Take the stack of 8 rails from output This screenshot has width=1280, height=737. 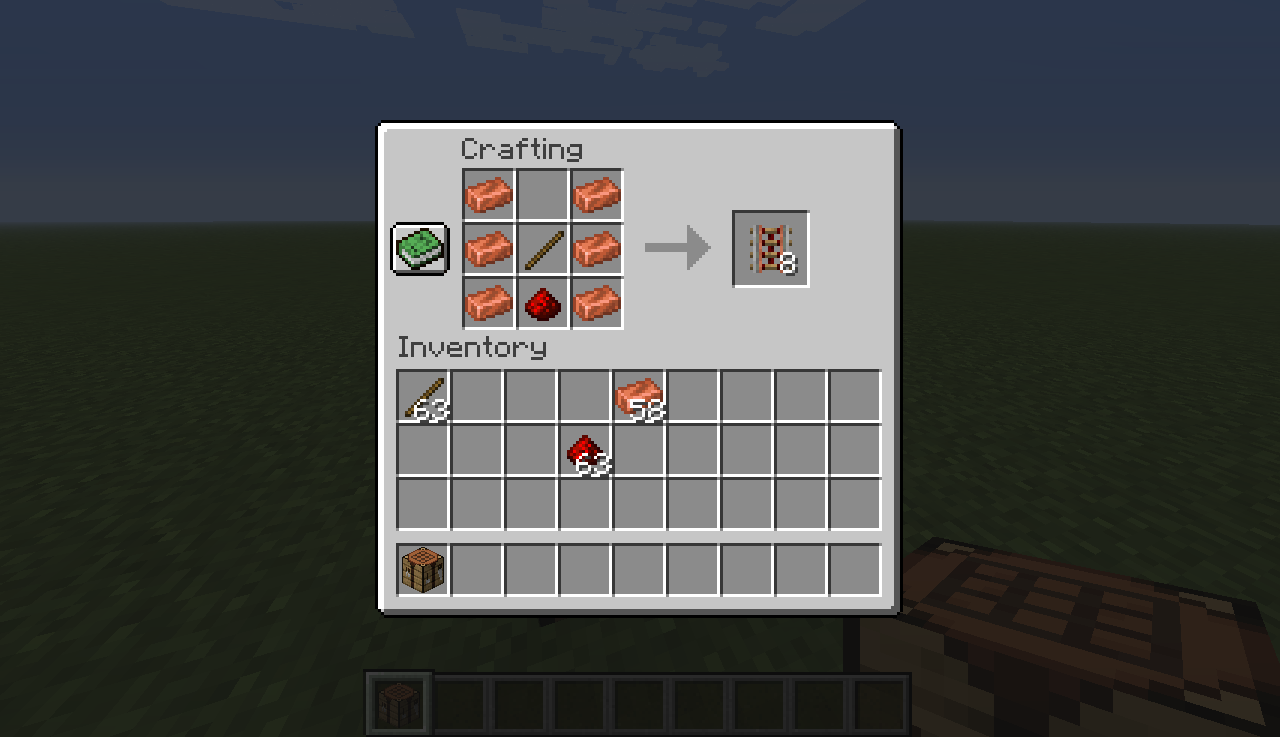(x=771, y=247)
